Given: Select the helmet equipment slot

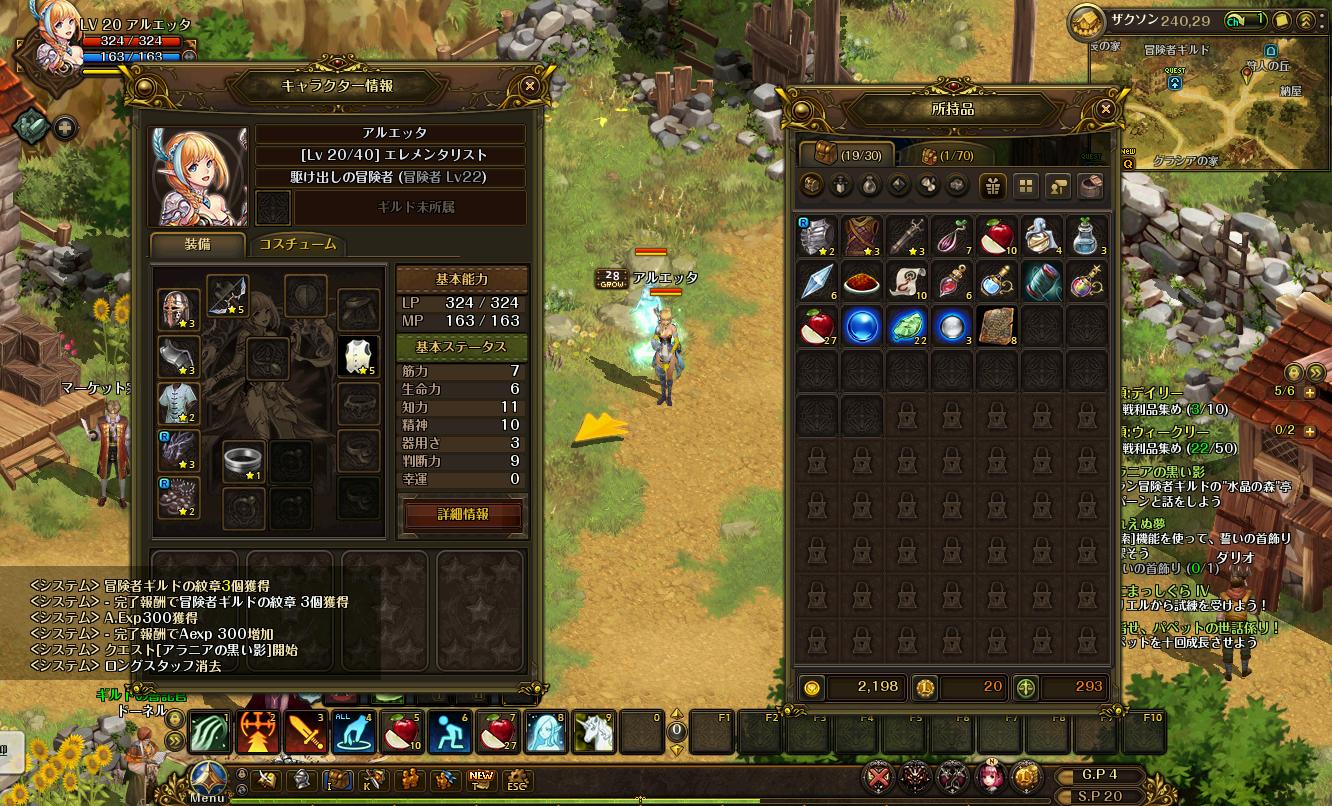Looking at the screenshot, I should pyautogui.click(x=179, y=310).
